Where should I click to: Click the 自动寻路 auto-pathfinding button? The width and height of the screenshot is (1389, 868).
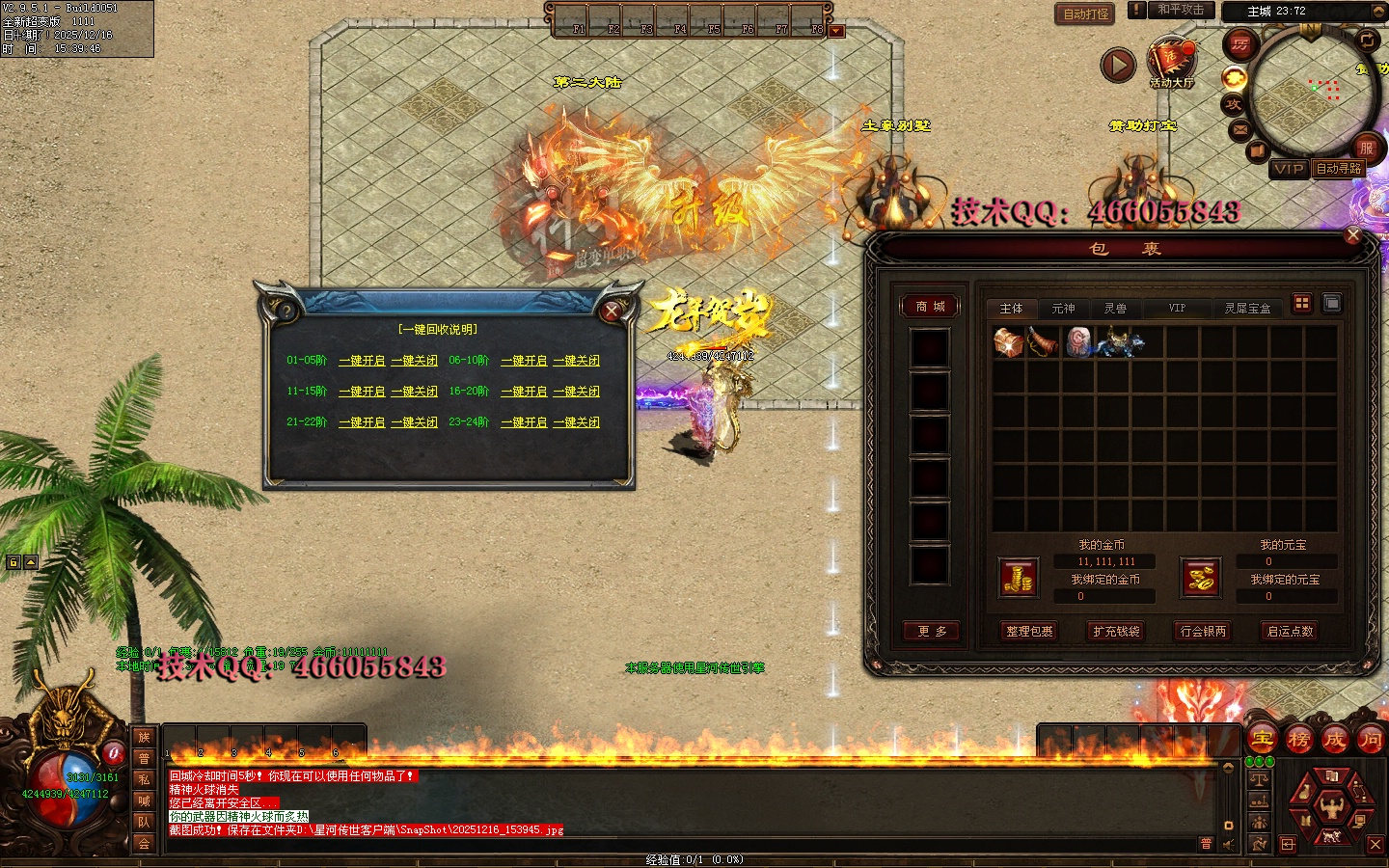pyautogui.click(x=1339, y=169)
